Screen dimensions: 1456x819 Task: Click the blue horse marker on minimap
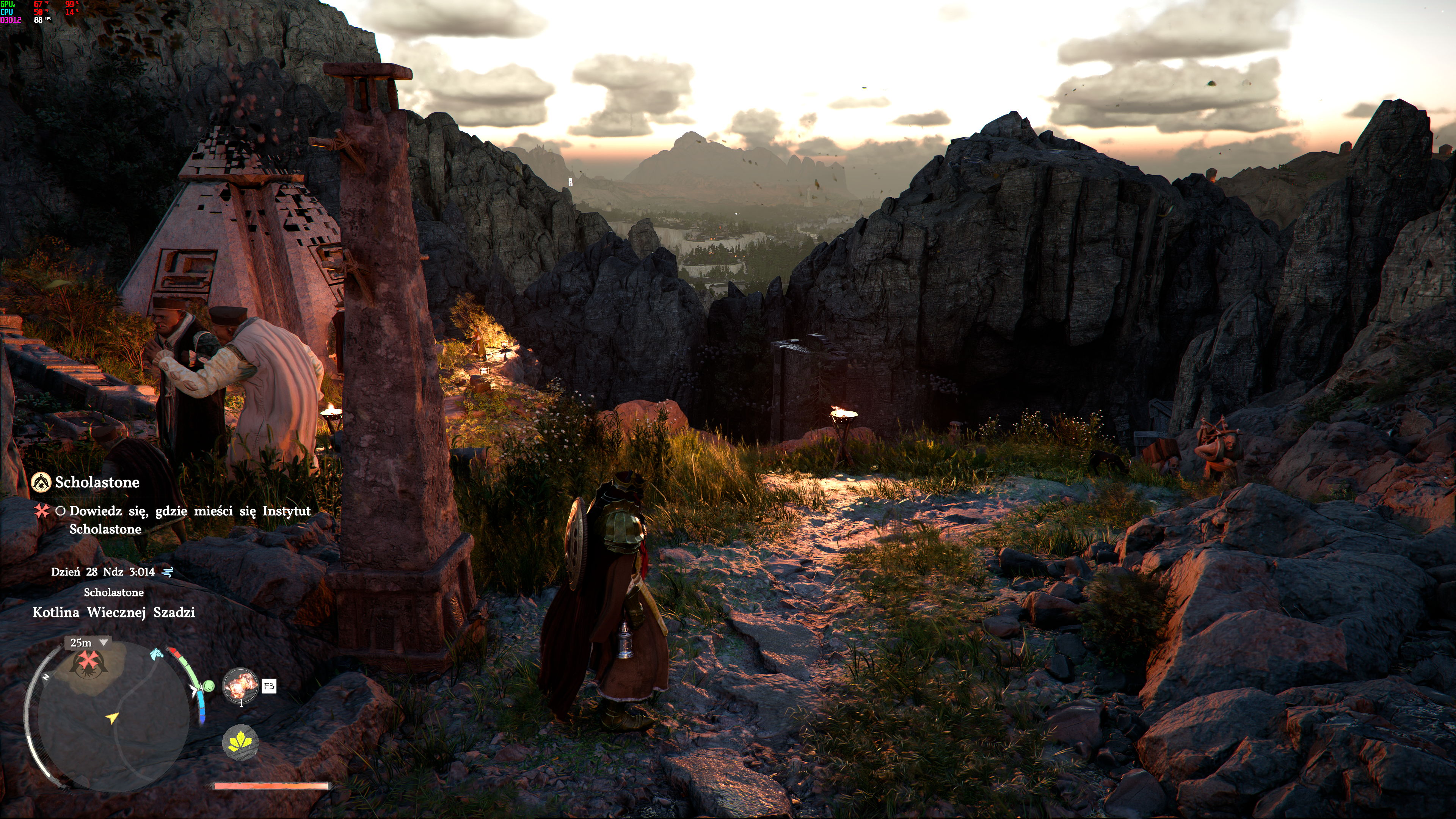pyautogui.click(x=157, y=654)
